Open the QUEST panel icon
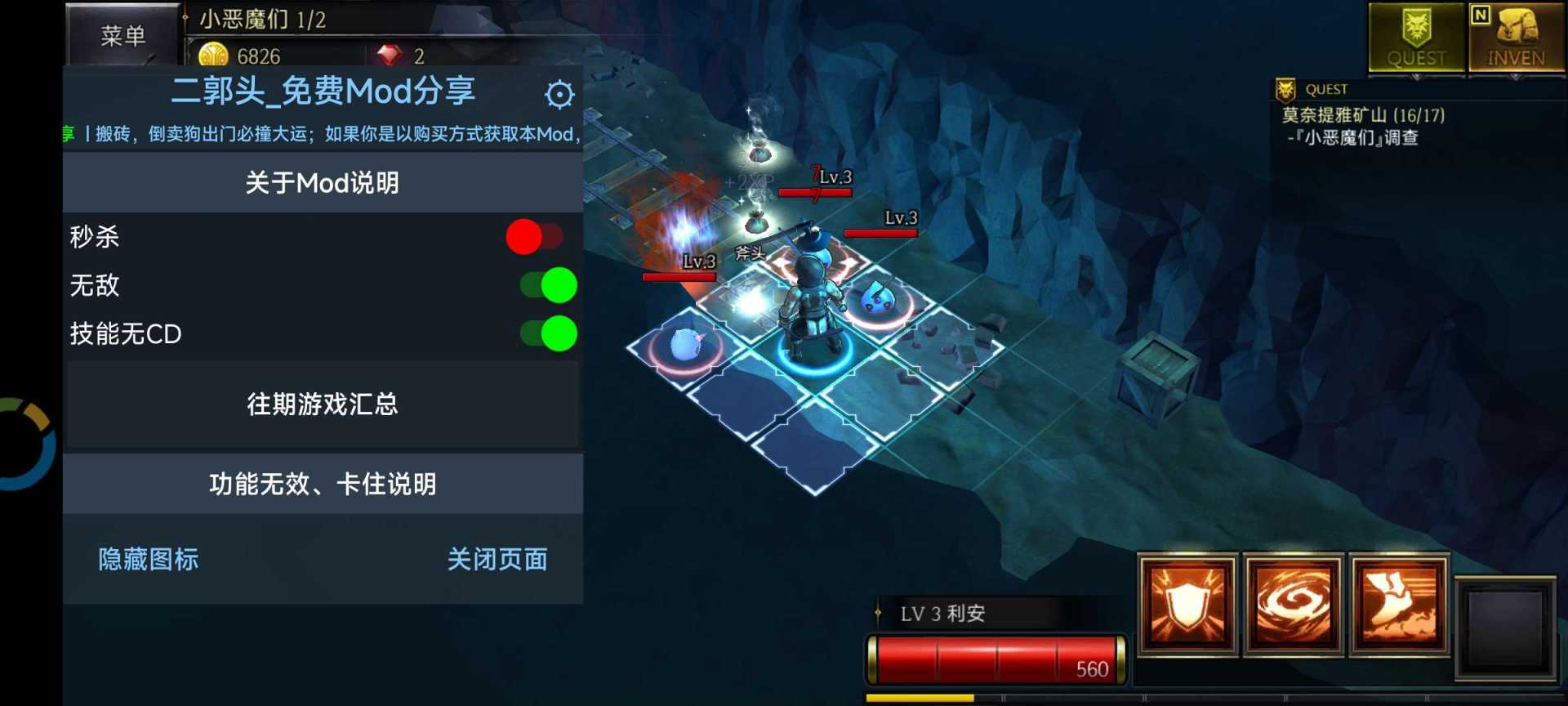Viewport: 1568px width, 706px height. (x=1417, y=36)
